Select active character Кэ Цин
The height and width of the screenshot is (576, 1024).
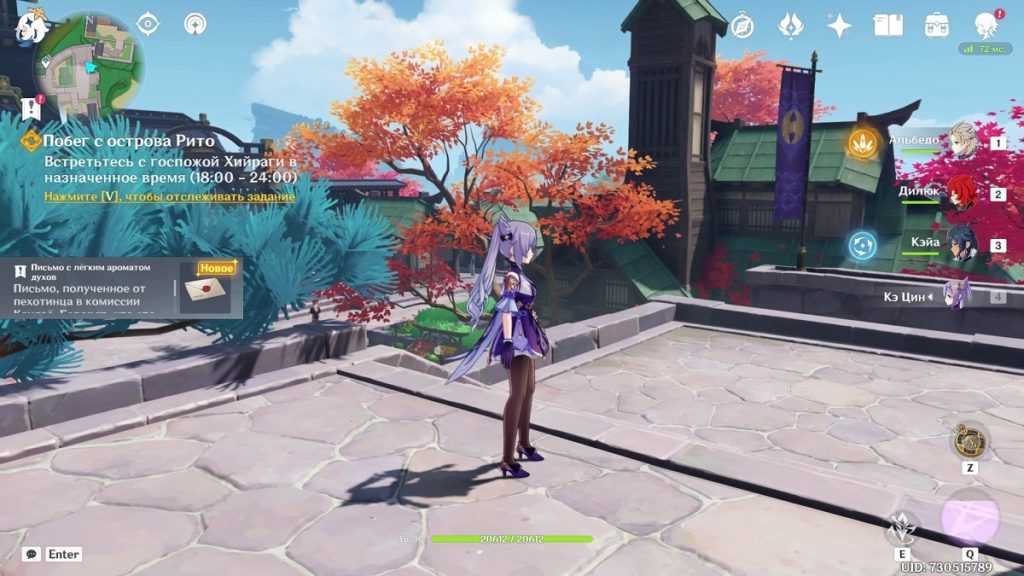click(958, 295)
